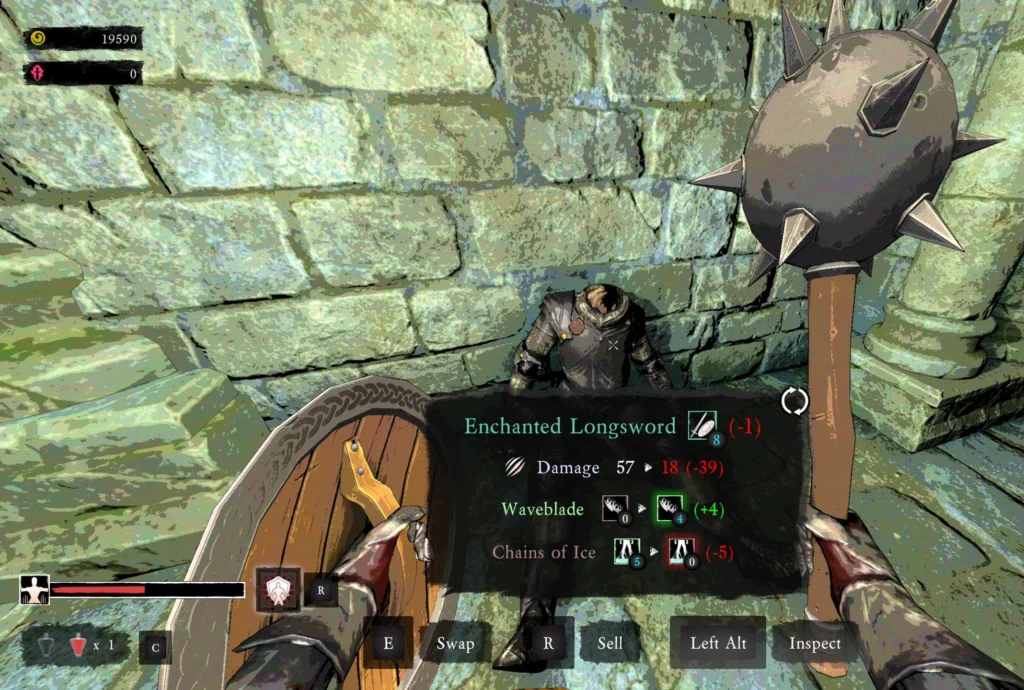The height and width of the screenshot is (690, 1024).
Task: Click the red Chains of Ice level 0 icon
Action: tap(683, 550)
